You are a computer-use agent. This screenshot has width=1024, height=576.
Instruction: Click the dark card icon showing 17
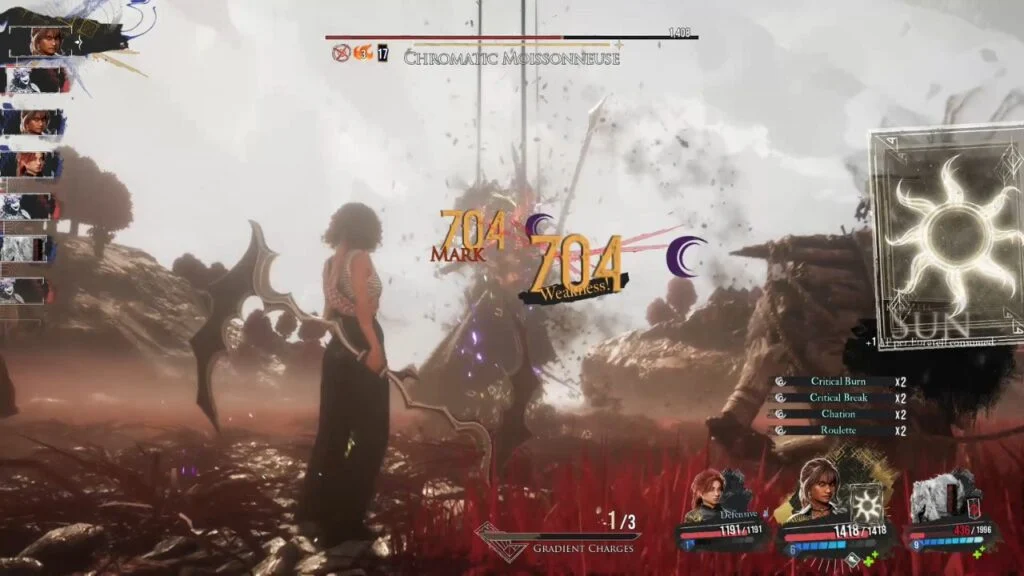[x=383, y=53]
